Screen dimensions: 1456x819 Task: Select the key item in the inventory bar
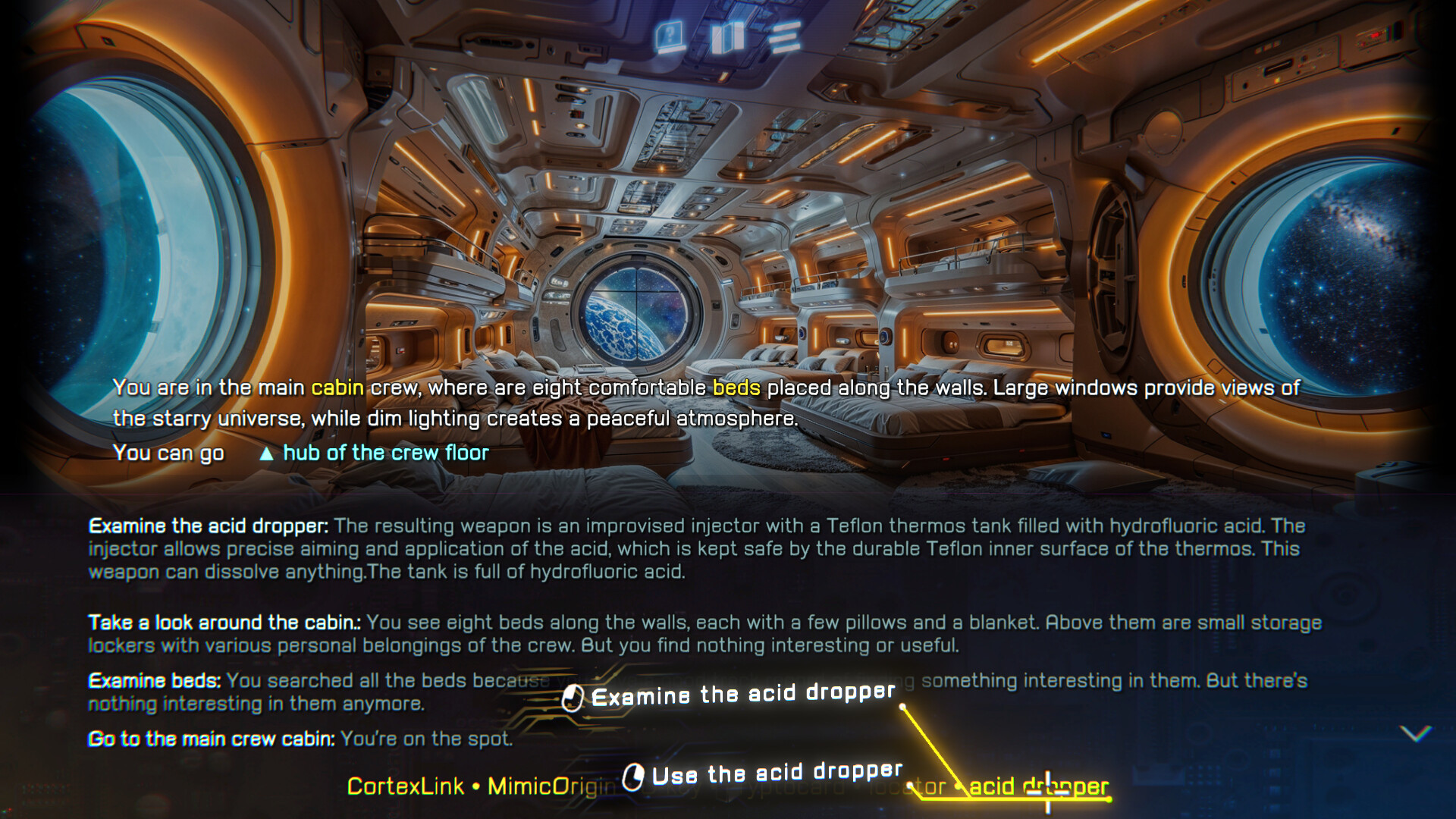(x=681, y=787)
